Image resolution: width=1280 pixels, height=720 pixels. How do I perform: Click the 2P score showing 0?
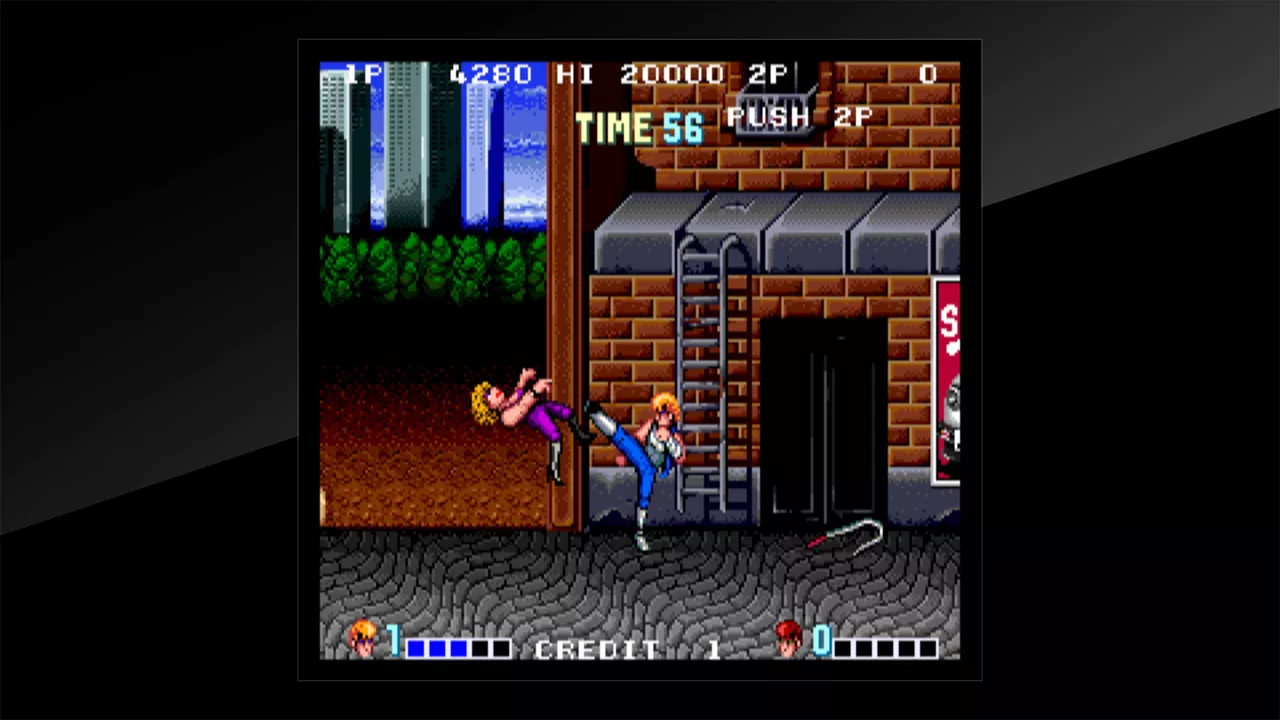927,73
